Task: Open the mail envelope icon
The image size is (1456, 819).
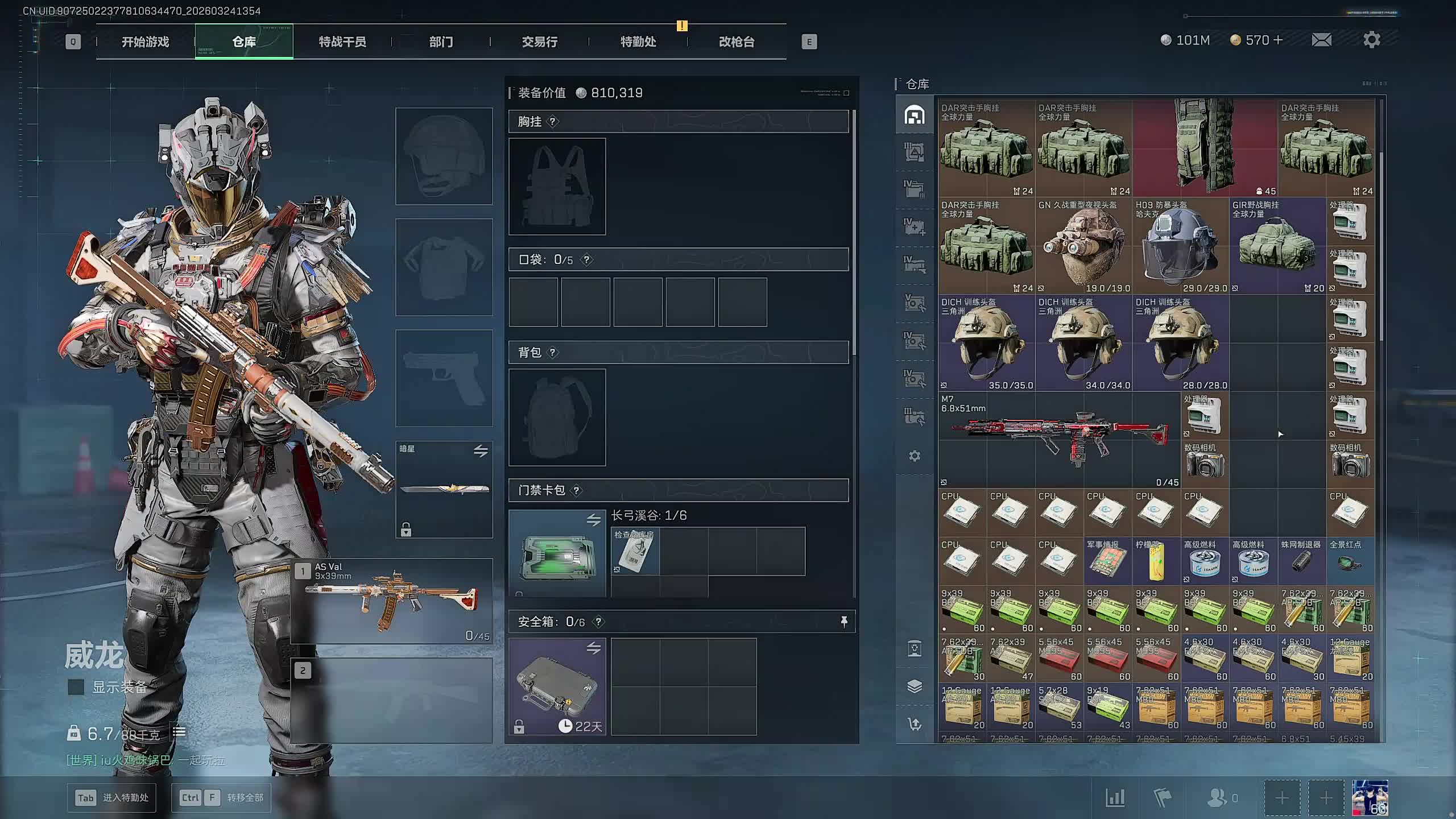Action: [1321, 40]
